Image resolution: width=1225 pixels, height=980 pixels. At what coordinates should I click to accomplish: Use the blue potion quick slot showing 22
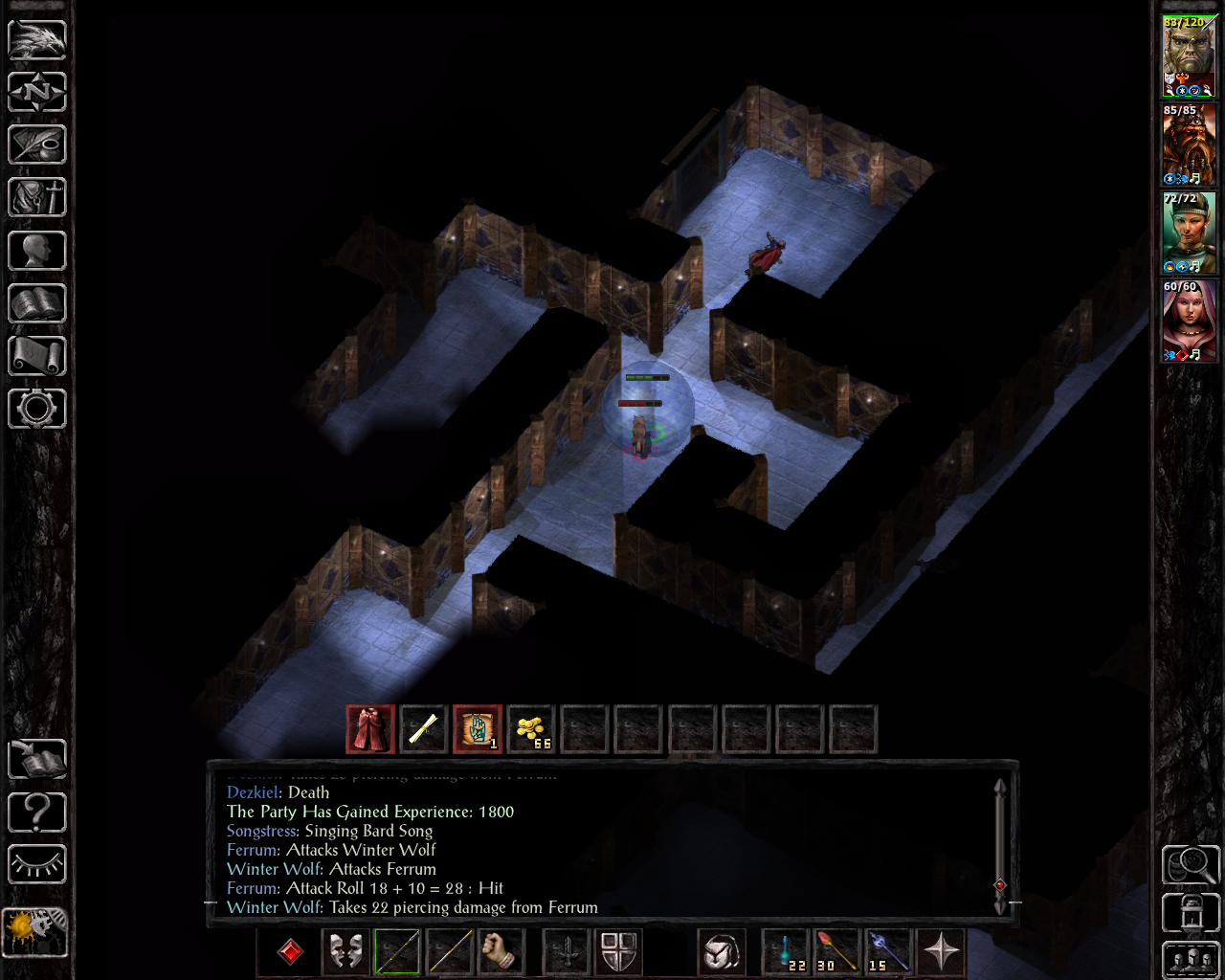click(783, 952)
